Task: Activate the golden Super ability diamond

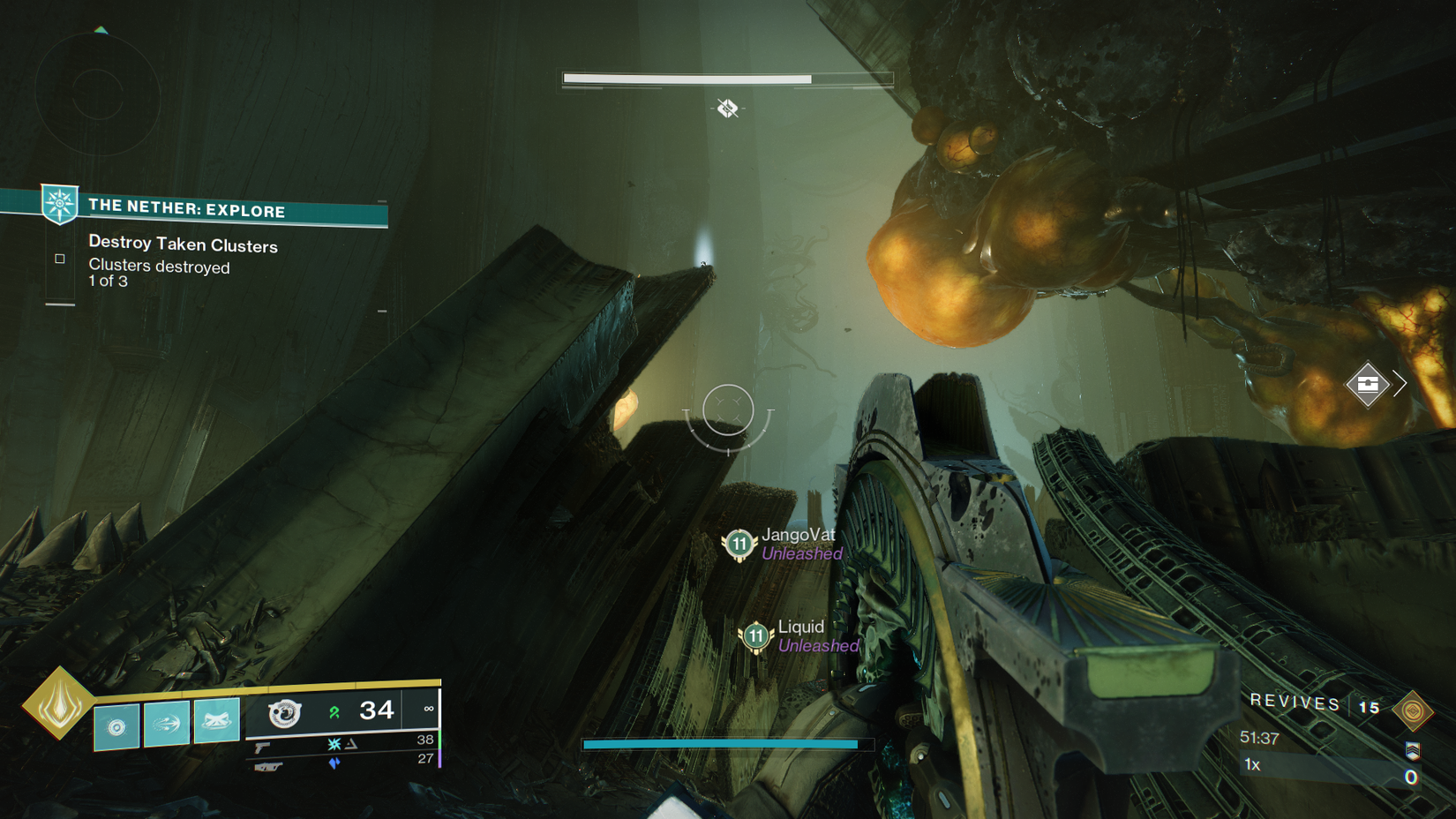Action: 58,703
